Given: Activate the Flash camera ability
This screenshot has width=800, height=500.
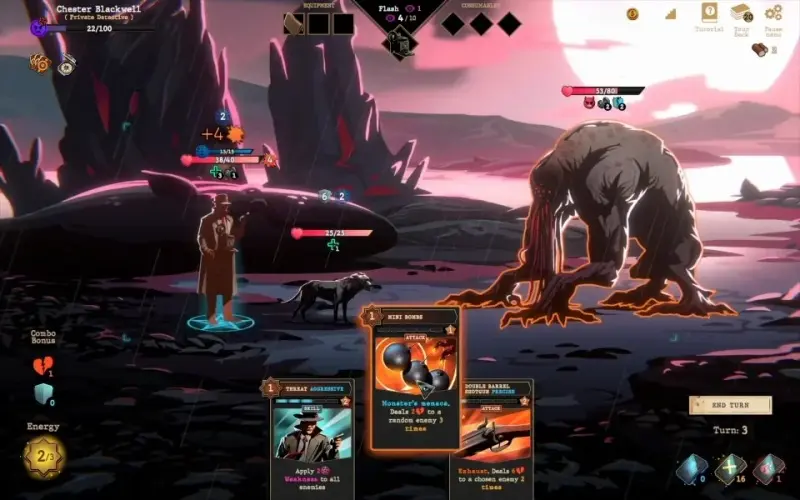Looking at the screenshot, I should pyautogui.click(x=399, y=43).
